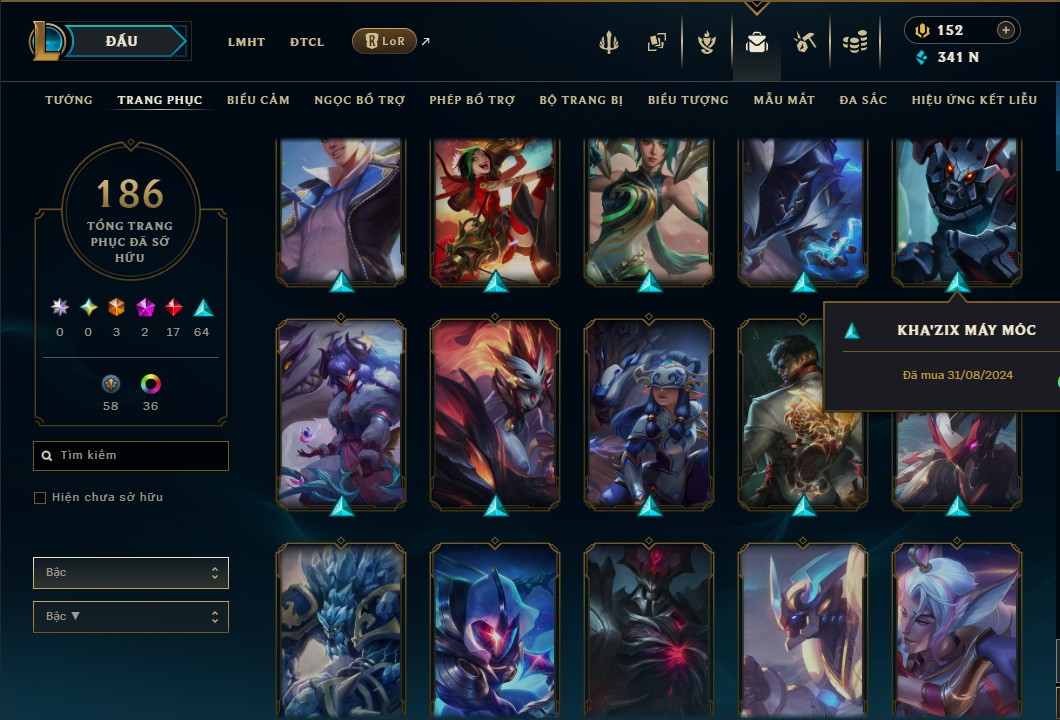The height and width of the screenshot is (720, 1060).
Task: Open the BIỂU CẢM tab
Action: point(258,100)
